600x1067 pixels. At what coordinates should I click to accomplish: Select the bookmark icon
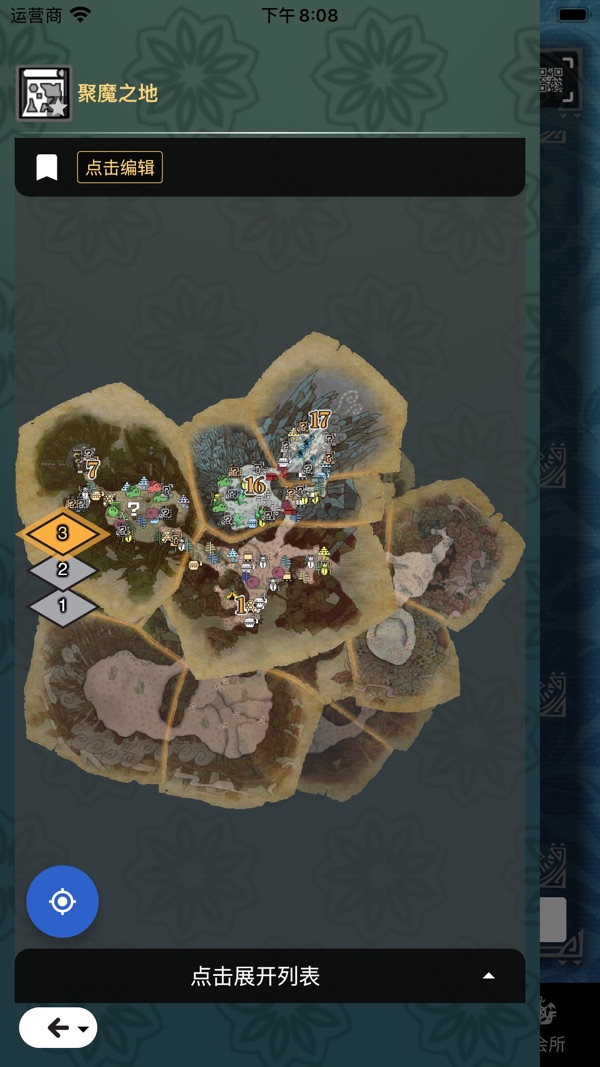tap(47, 167)
